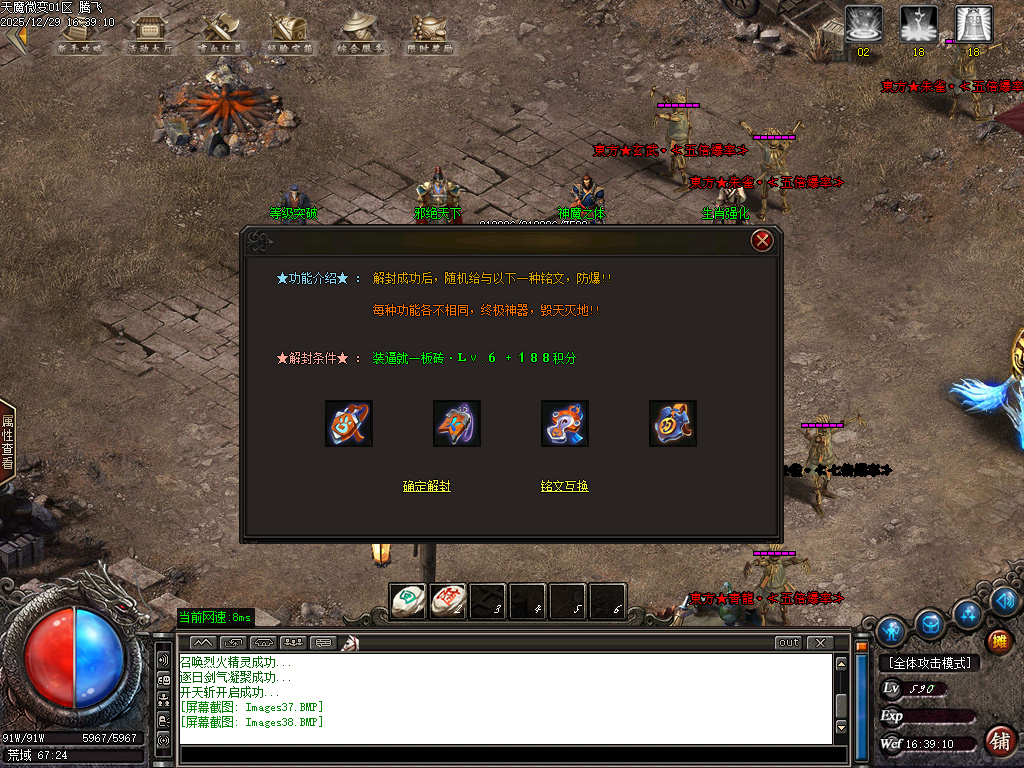Use the green-marked tile in hotbar slot one
This screenshot has height=768, width=1024.
407,600
